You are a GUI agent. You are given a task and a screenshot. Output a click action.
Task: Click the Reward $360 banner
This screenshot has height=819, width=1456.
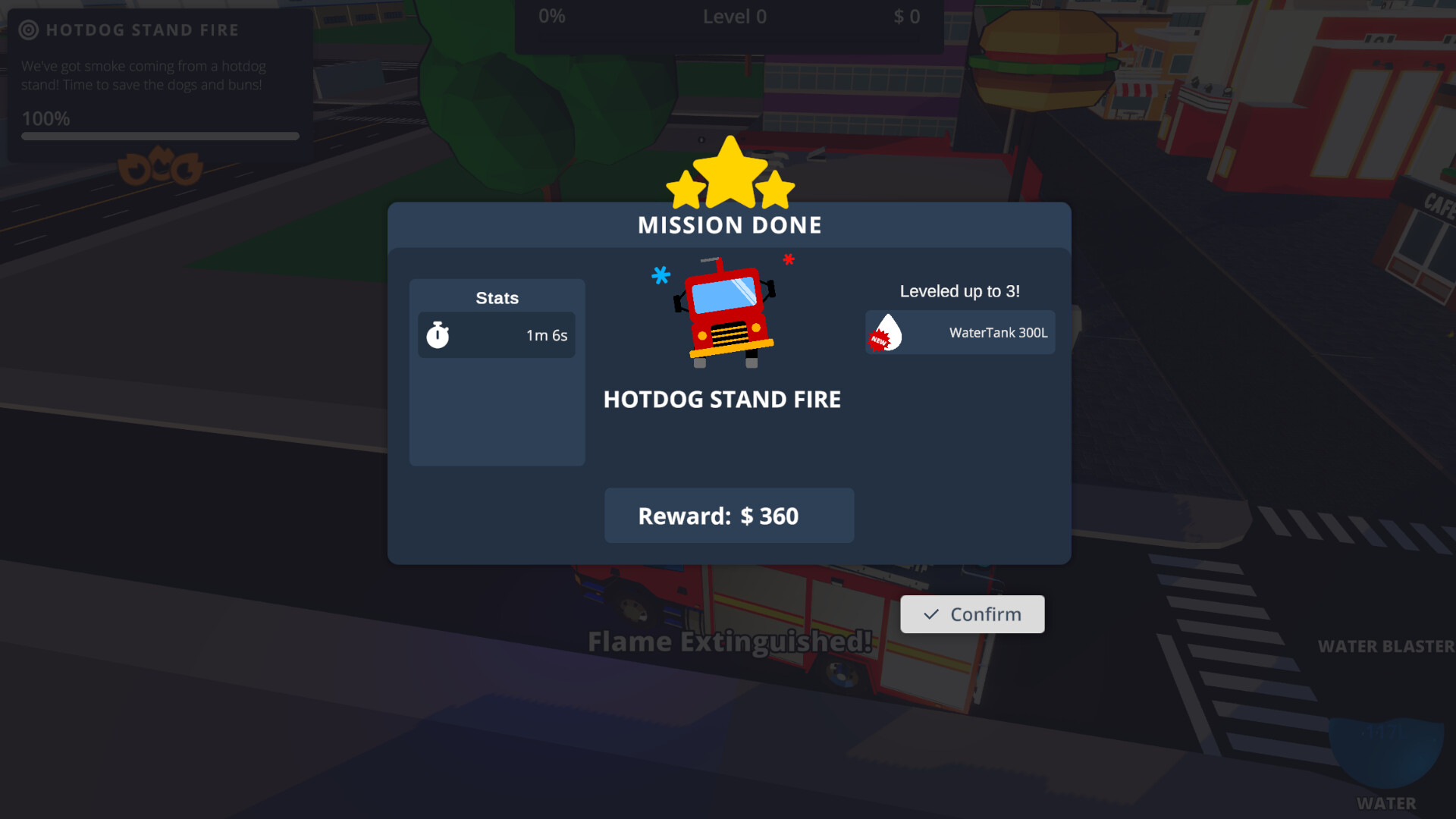(729, 516)
